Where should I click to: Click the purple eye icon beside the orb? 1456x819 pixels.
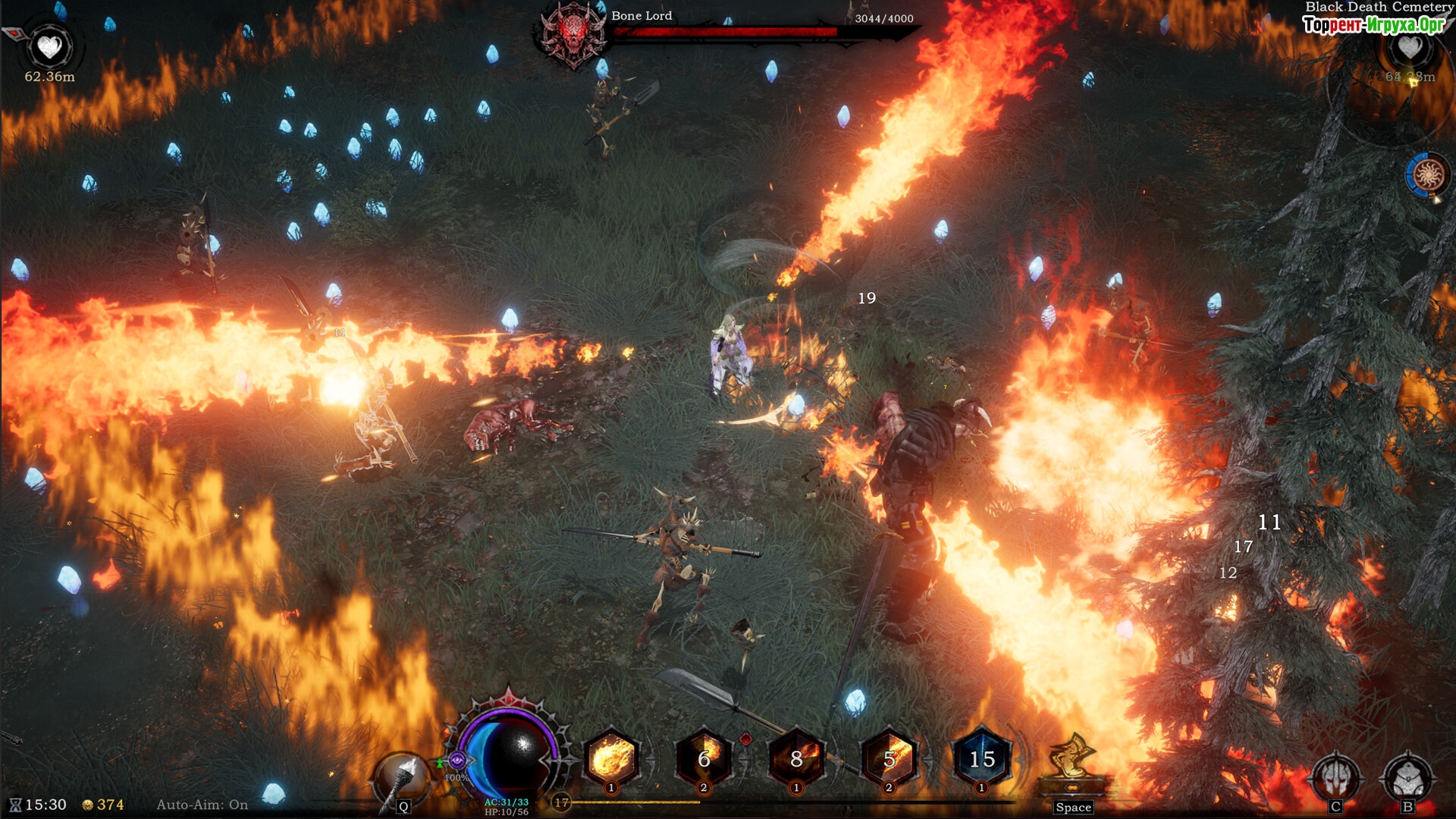coord(457,759)
